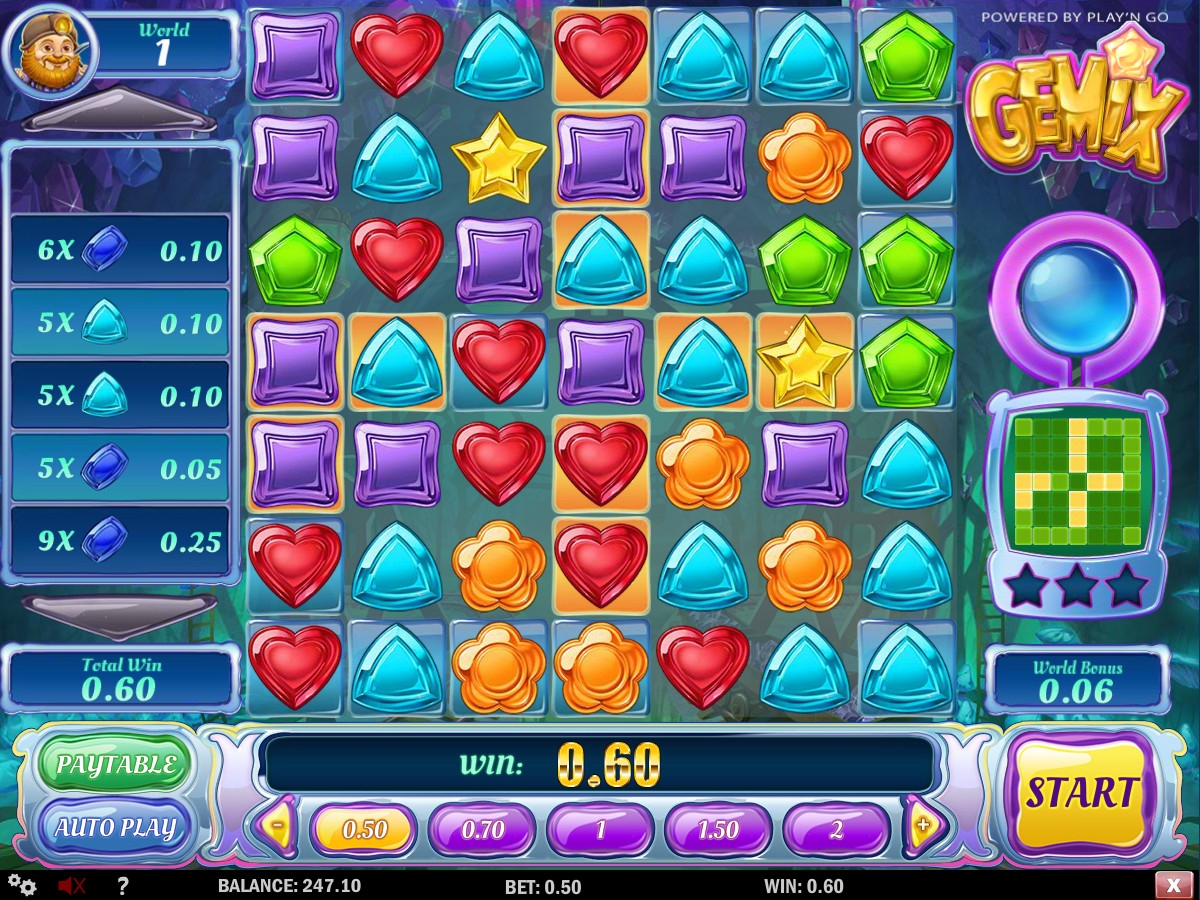The width and height of the screenshot is (1200, 900).
Task: Close the game with the red X
Action: click(x=1172, y=885)
